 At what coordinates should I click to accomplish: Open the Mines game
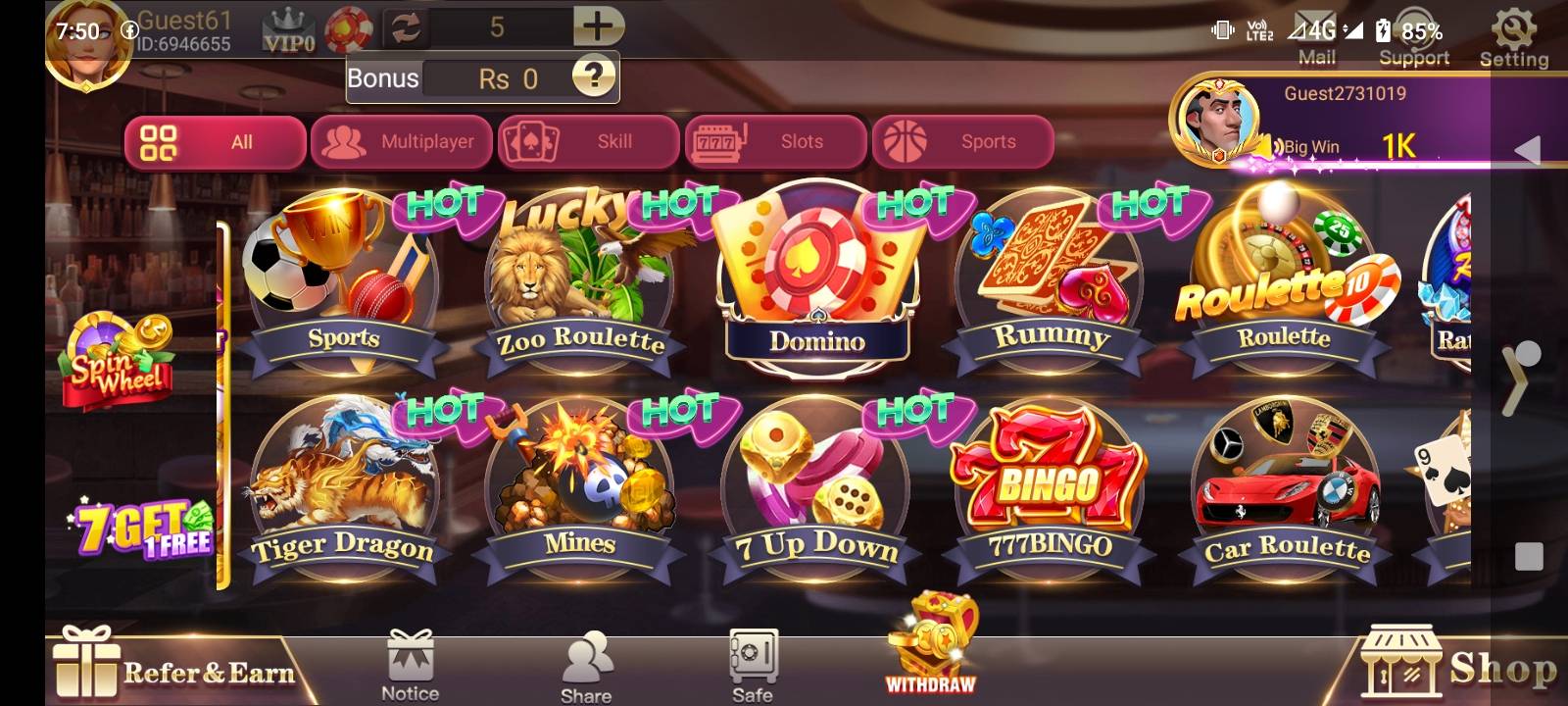pyautogui.click(x=578, y=480)
